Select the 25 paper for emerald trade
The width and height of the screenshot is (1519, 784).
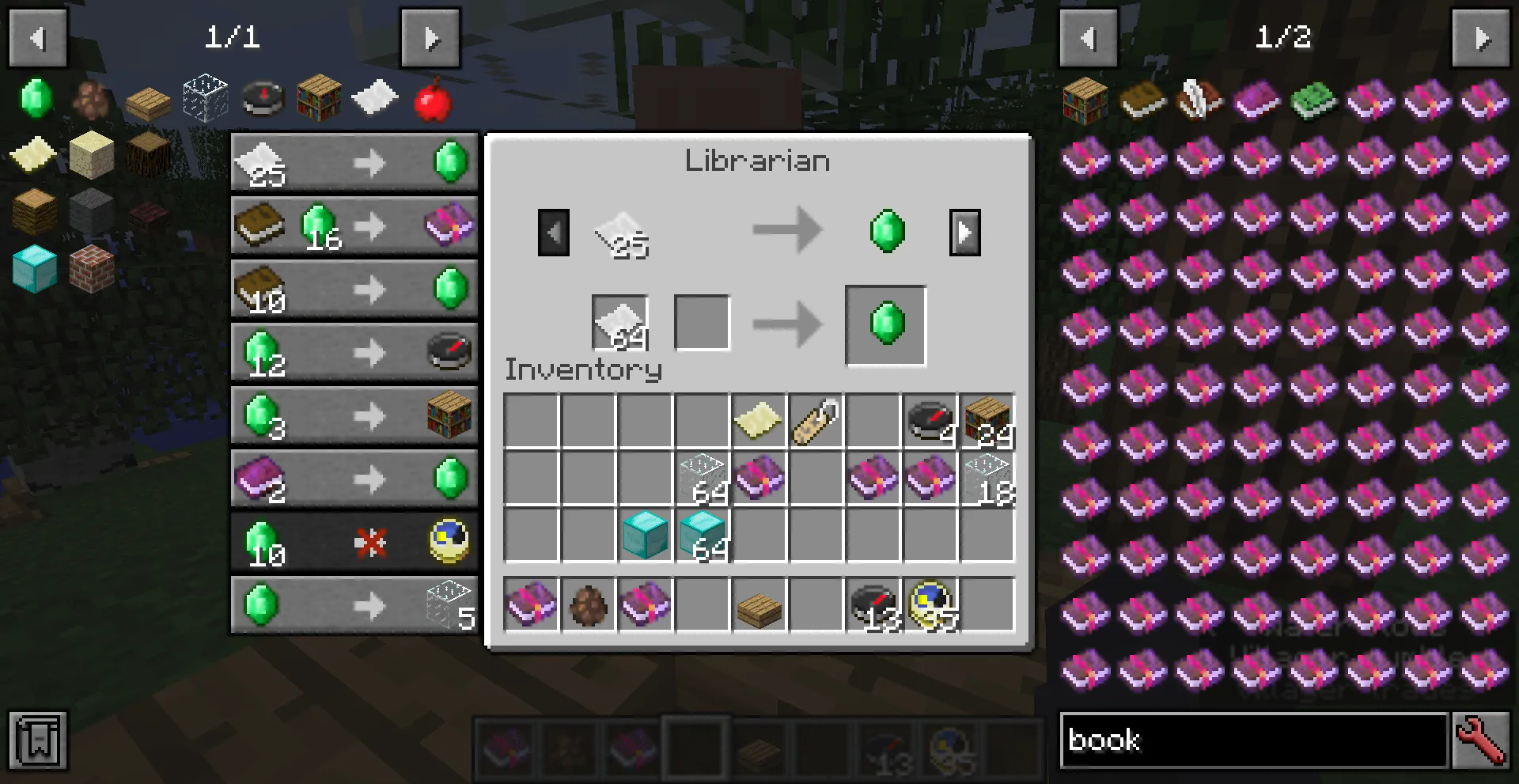(354, 162)
